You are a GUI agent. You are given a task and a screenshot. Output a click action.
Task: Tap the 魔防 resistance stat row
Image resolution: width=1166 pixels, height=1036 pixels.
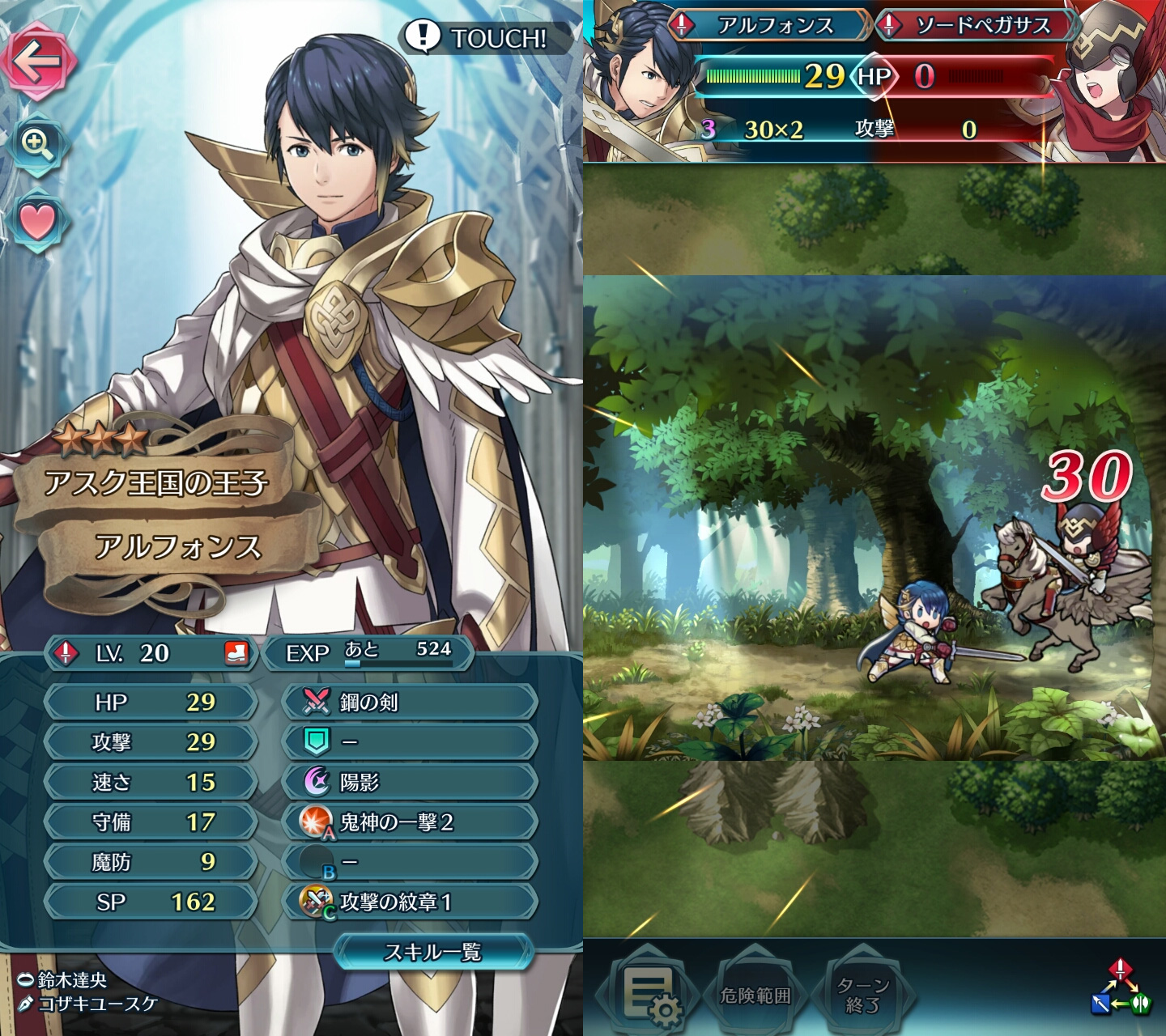(151, 862)
